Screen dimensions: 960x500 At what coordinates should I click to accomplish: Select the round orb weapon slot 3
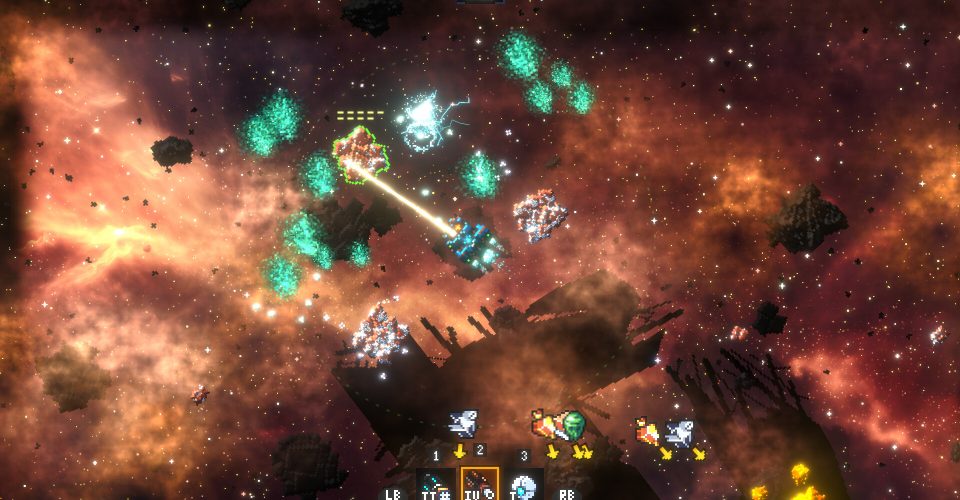click(x=523, y=486)
